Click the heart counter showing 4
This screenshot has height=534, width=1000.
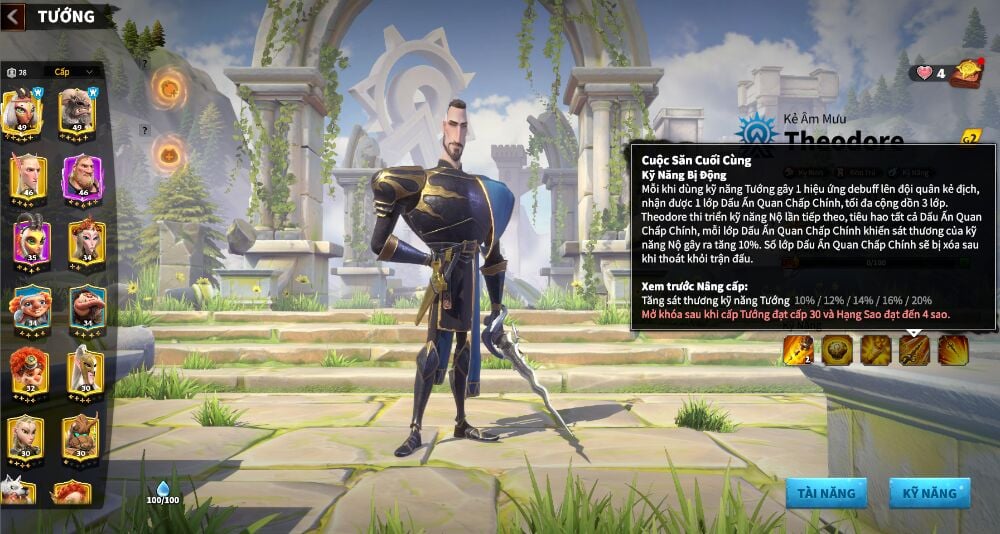pyautogui.click(x=929, y=72)
